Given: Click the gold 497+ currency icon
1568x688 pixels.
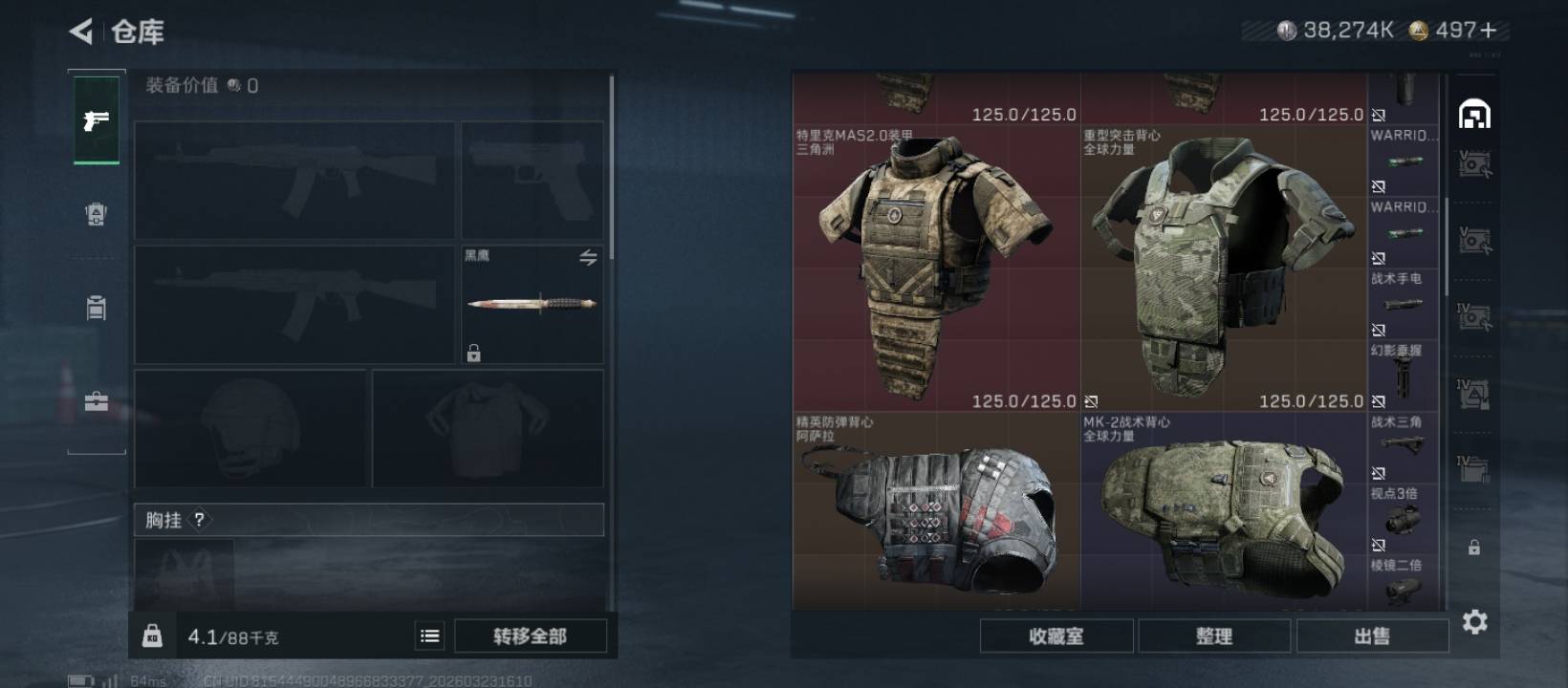Looking at the screenshot, I should pos(1418,30).
